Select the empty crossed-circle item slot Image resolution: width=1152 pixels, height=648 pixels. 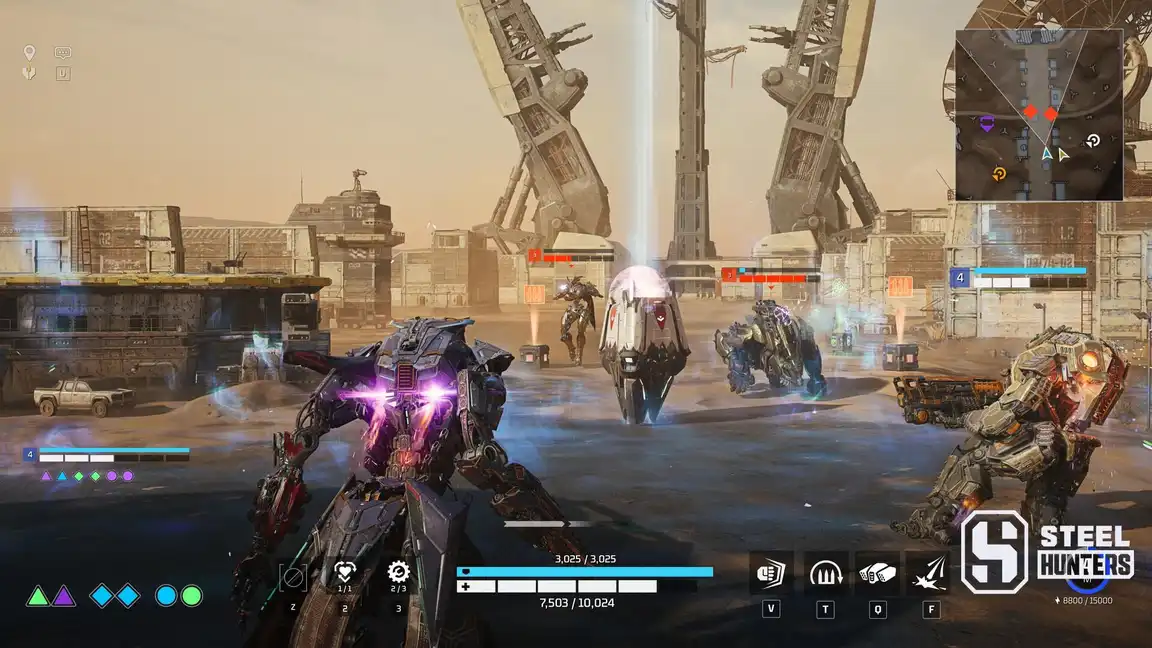[293, 576]
